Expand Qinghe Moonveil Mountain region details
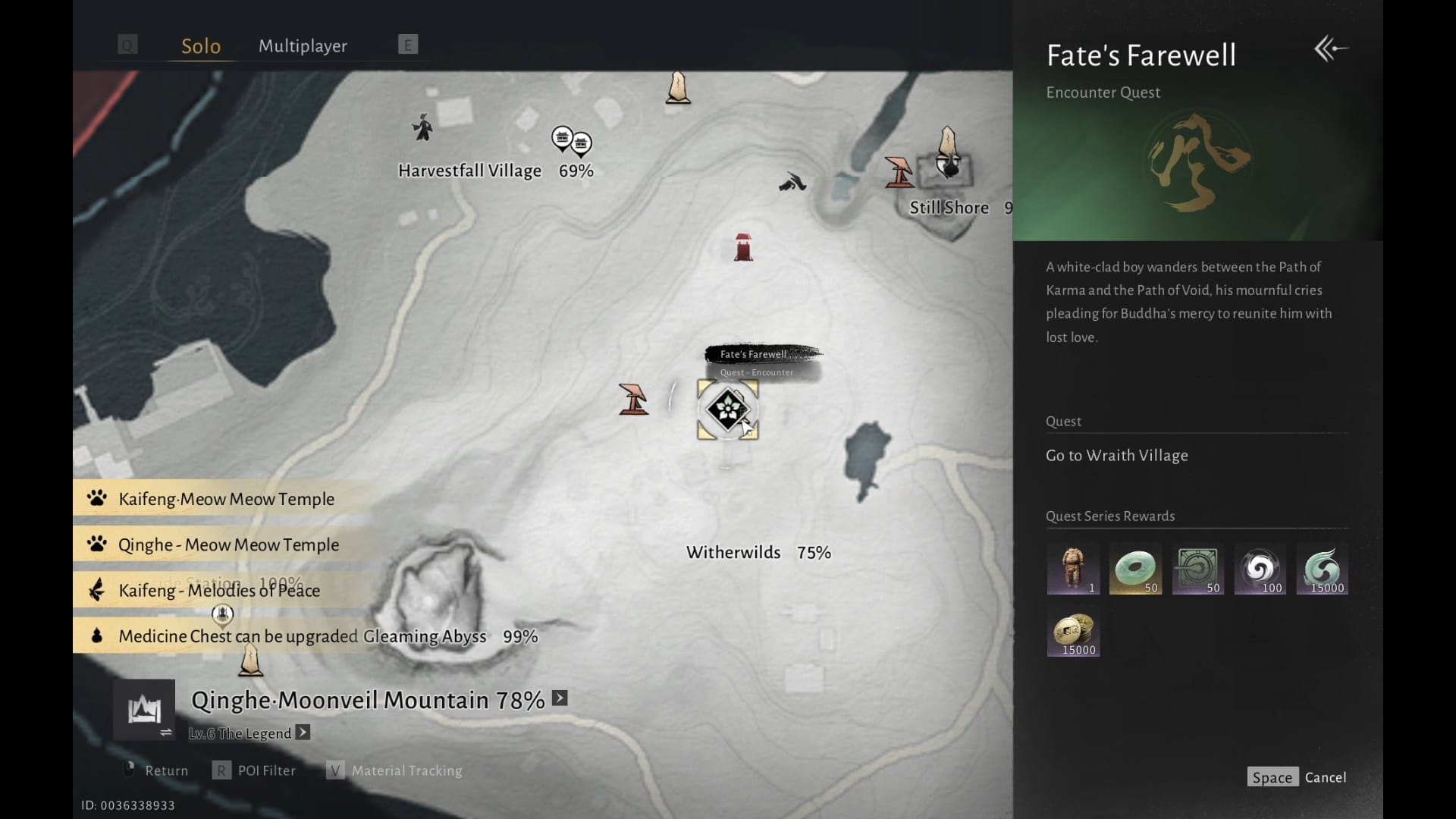1456x819 pixels. (560, 698)
